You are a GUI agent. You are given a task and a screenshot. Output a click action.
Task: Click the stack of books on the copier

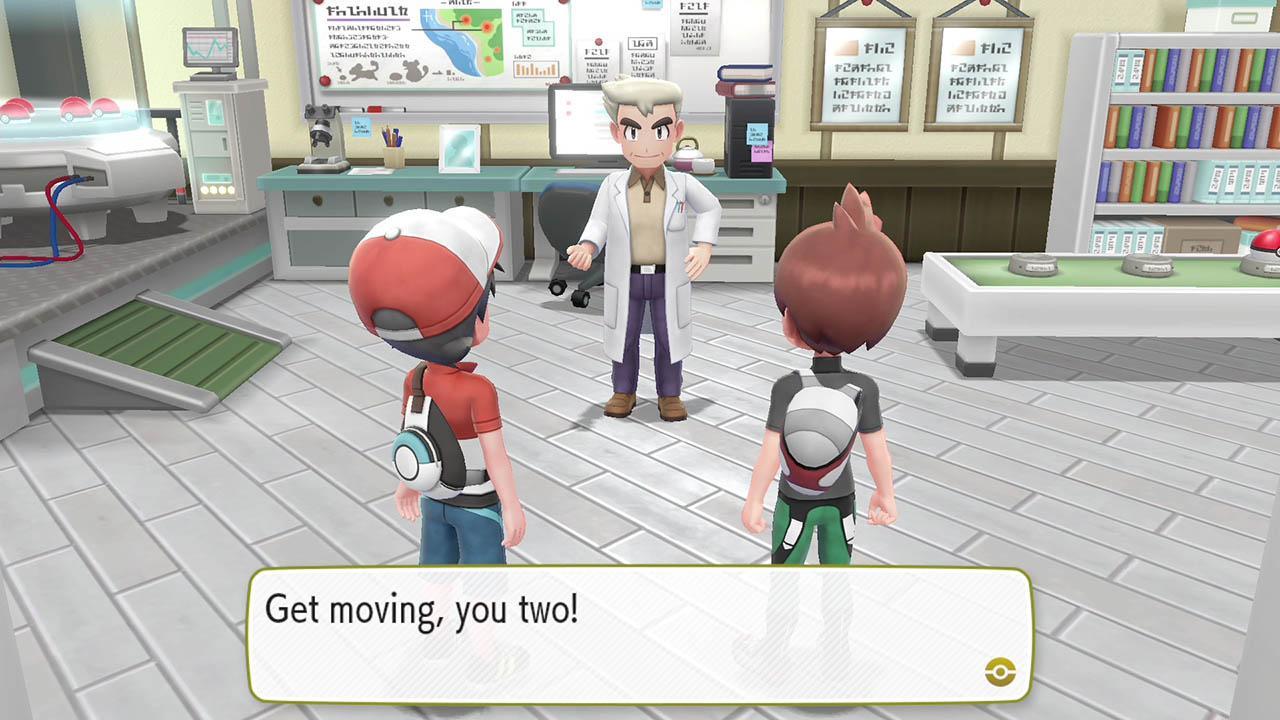tap(743, 78)
